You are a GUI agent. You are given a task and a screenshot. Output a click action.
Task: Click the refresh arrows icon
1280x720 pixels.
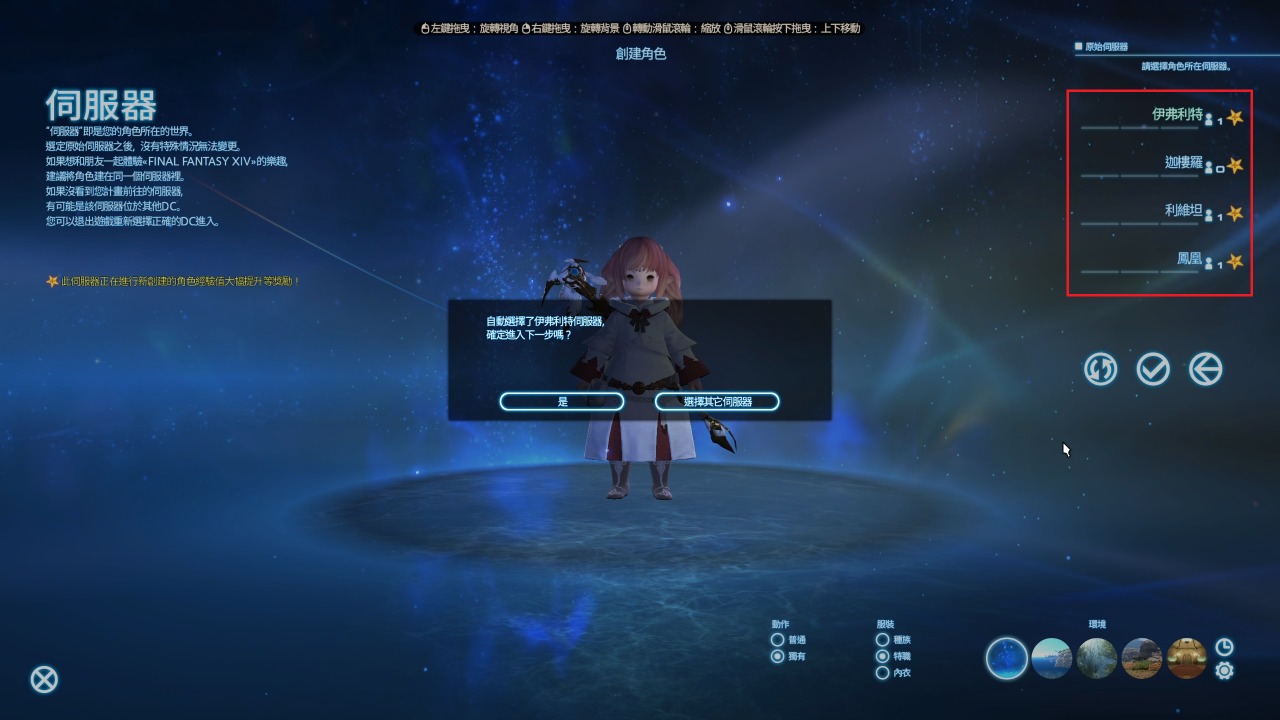click(x=1101, y=370)
